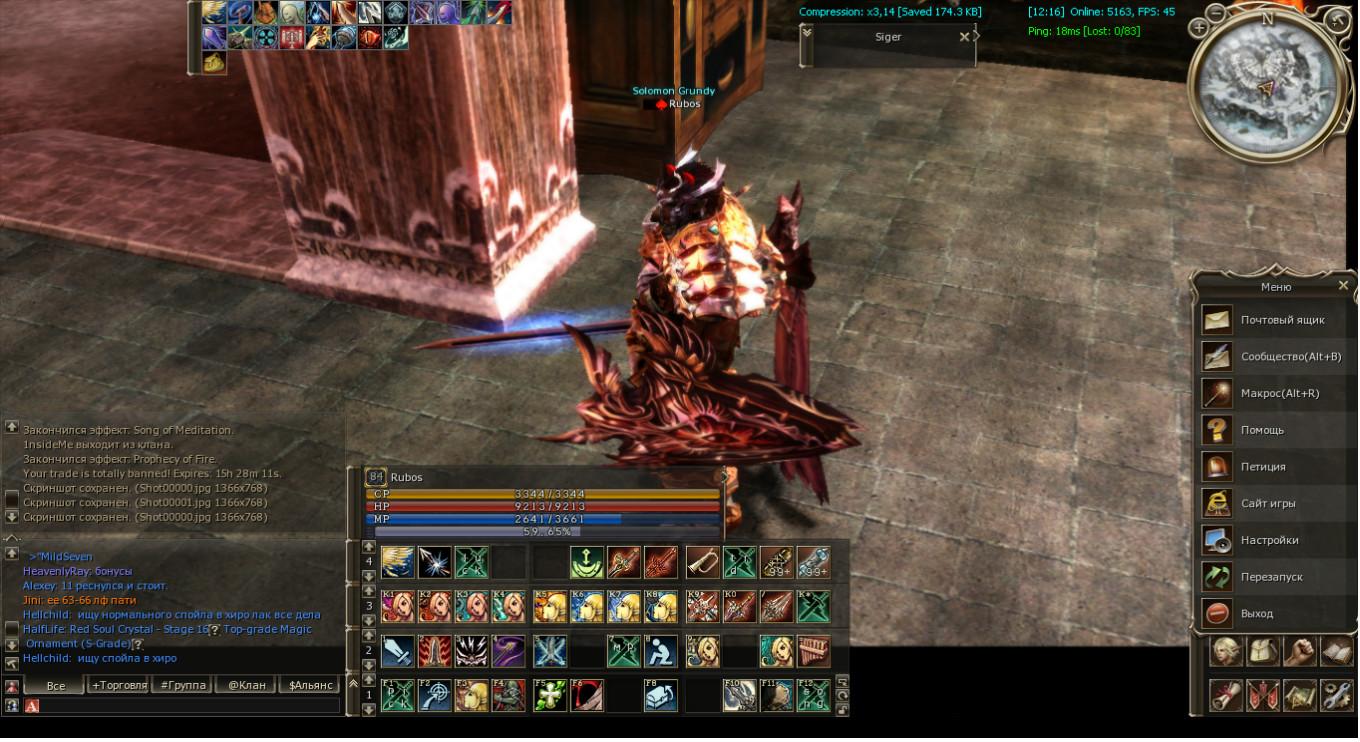
Task: Switch to the @Клан chat tab
Action: pyautogui.click(x=246, y=685)
